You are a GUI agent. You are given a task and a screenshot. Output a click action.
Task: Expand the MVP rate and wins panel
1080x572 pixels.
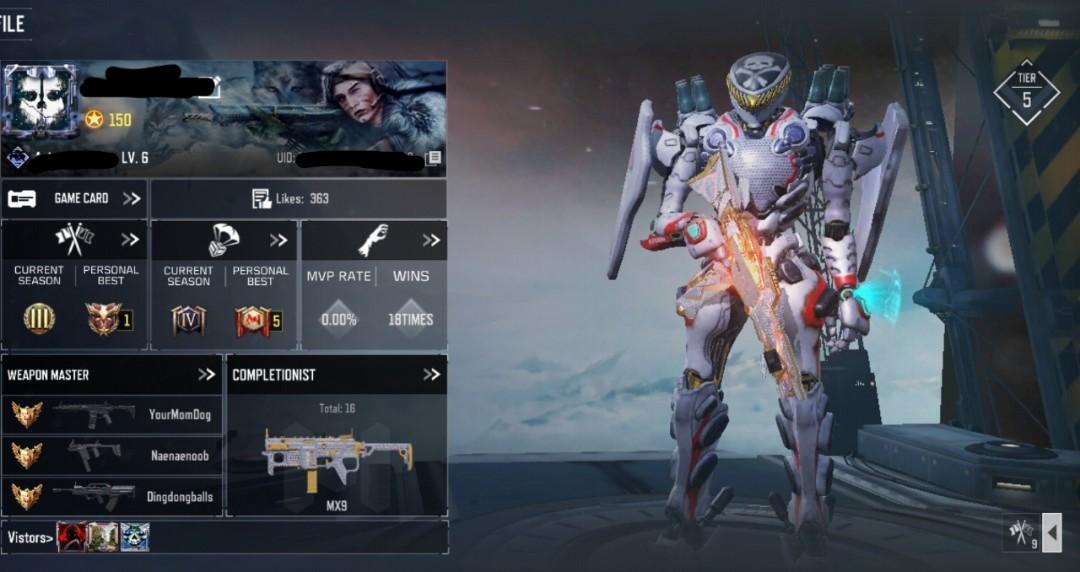pyautogui.click(x=373, y=285)
